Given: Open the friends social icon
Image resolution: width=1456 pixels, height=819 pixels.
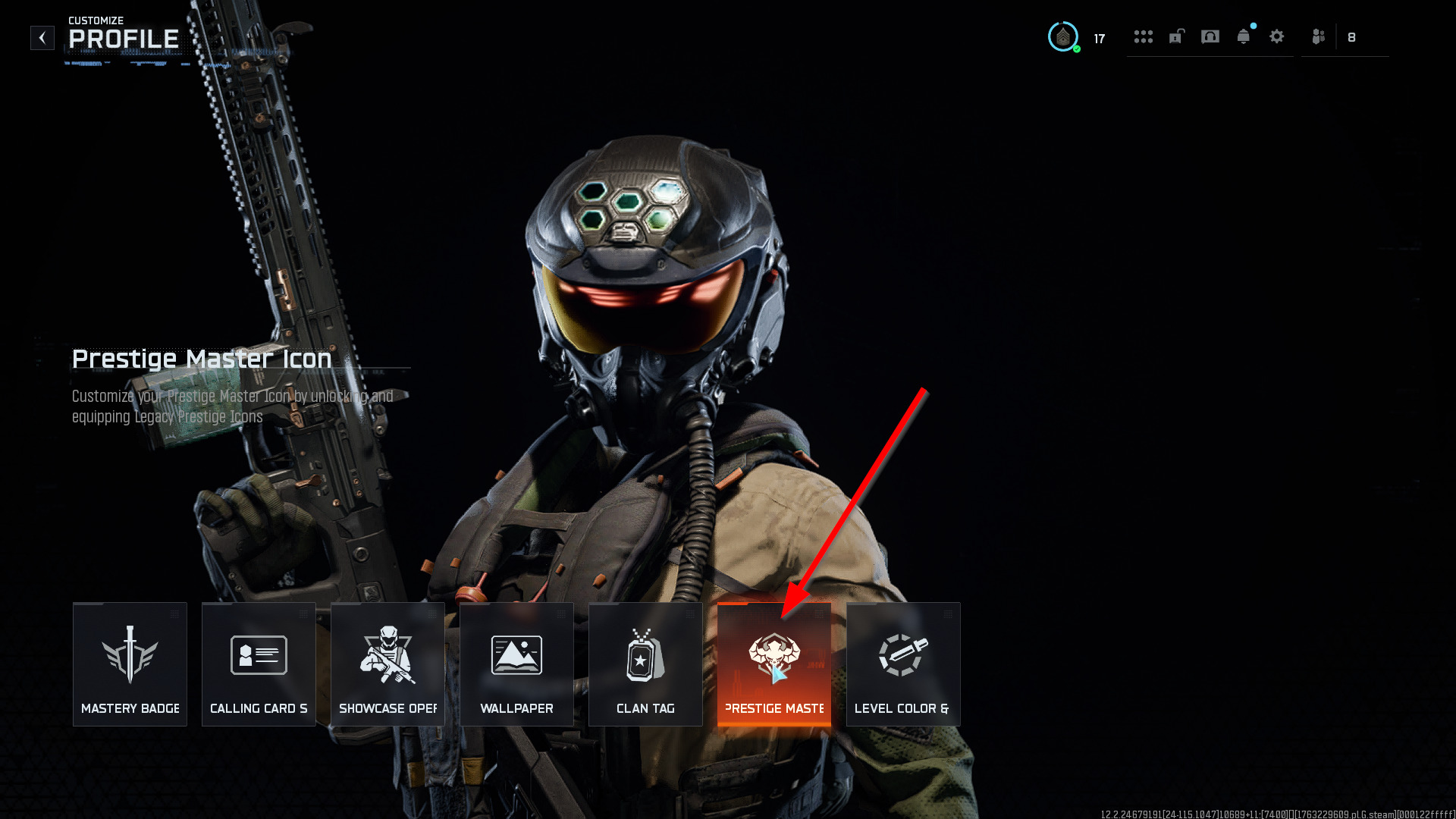Looking at the screenshot, I should (x=1319, y=36).
